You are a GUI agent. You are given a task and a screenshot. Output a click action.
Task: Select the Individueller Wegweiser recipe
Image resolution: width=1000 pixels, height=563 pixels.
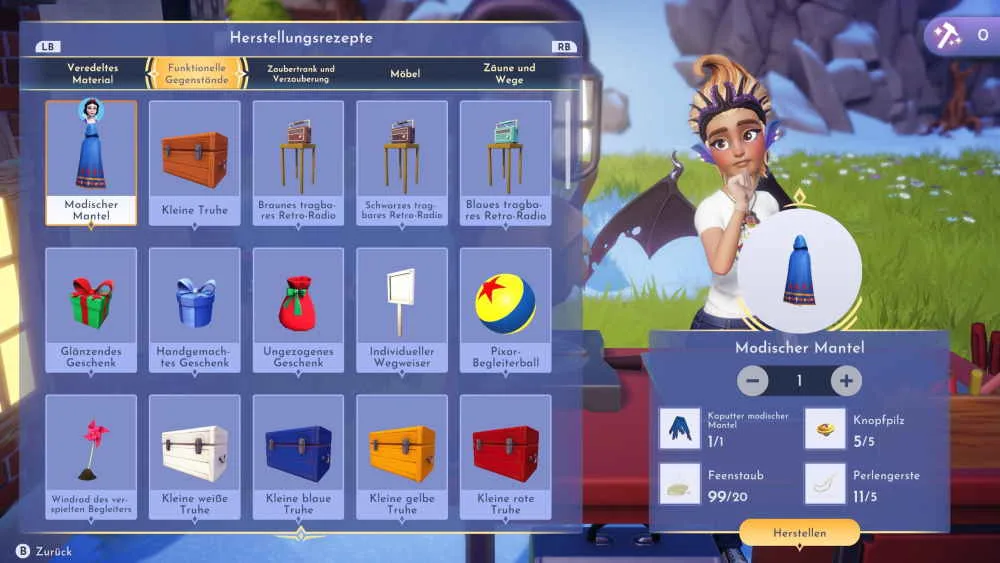402,309
